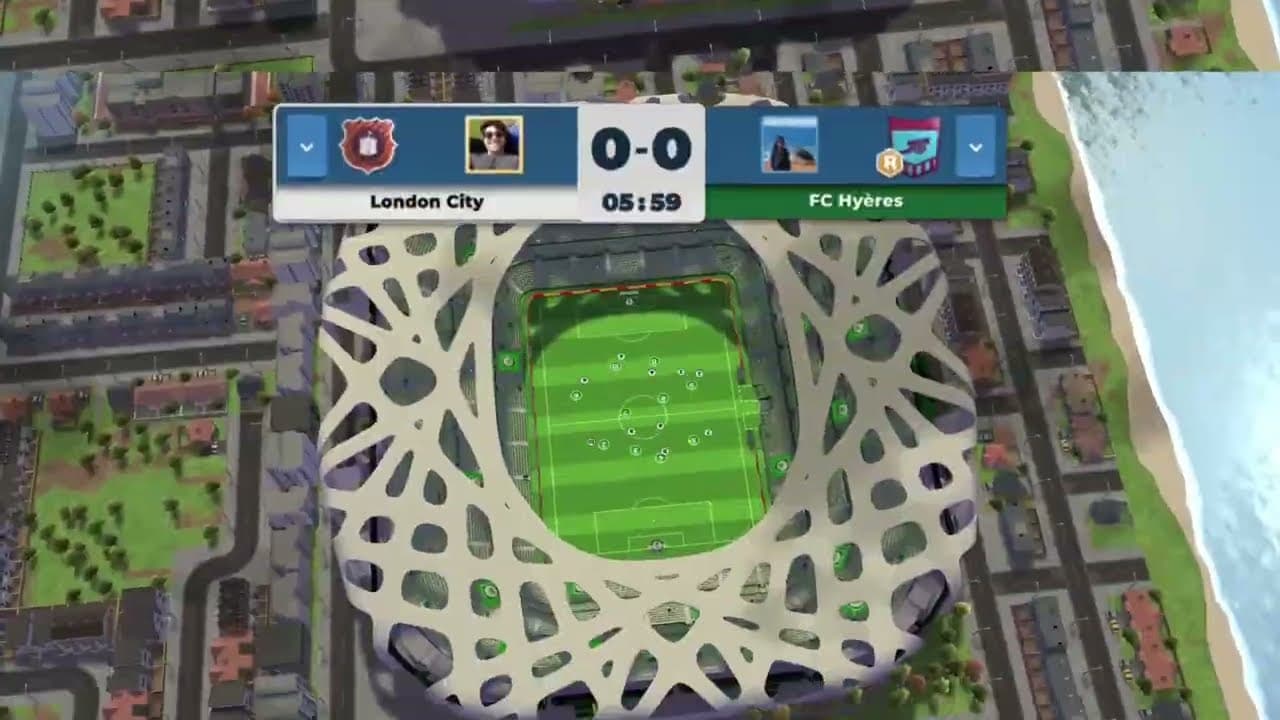Image resolution: width=1280 pixels, height=720 pixels.
Task: Open the FC Hyères manager avatar
Action: [789, 145]
